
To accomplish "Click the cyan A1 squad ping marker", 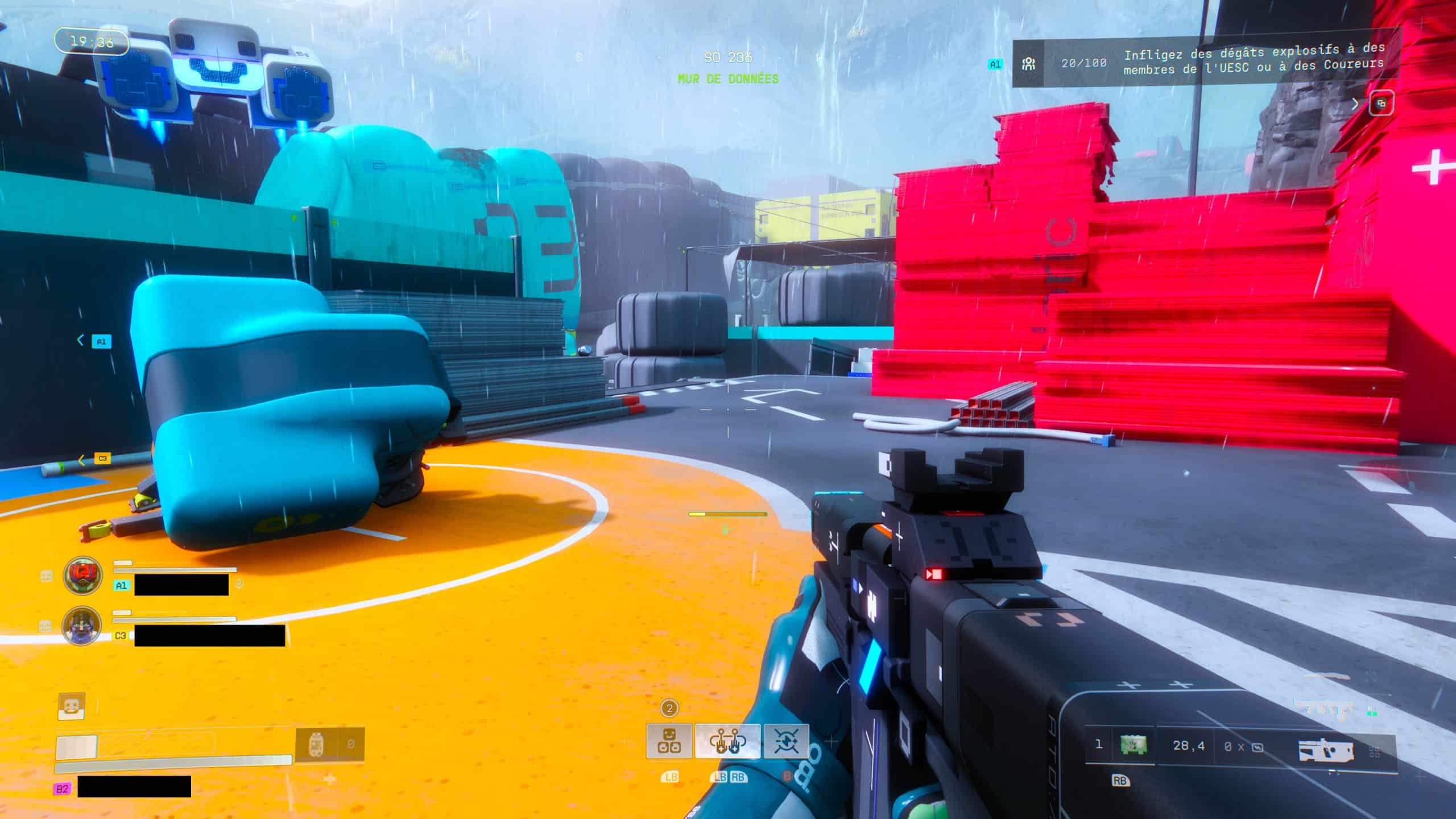I will [101, 341].
